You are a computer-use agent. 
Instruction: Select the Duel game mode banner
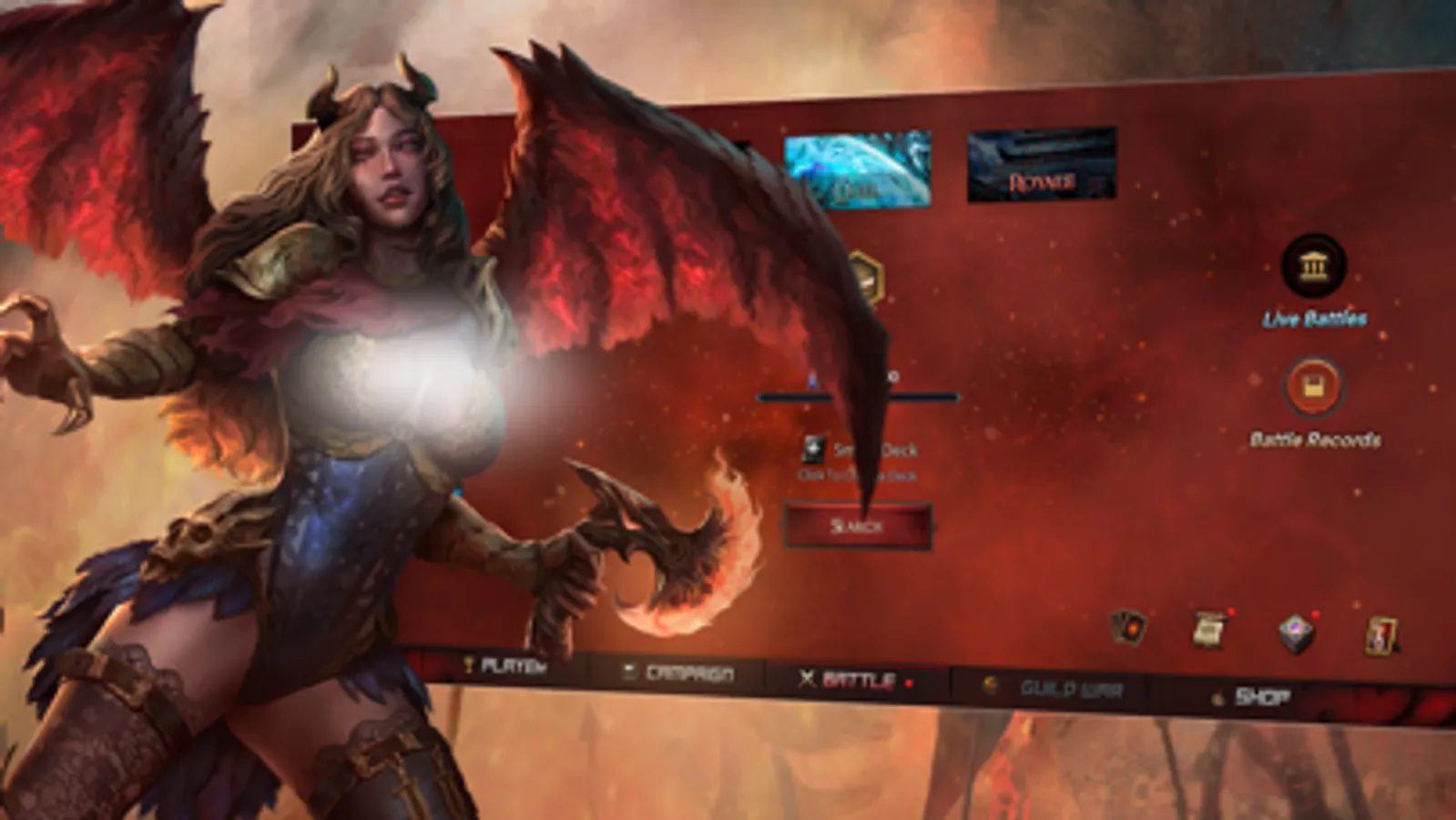[856, 169]
